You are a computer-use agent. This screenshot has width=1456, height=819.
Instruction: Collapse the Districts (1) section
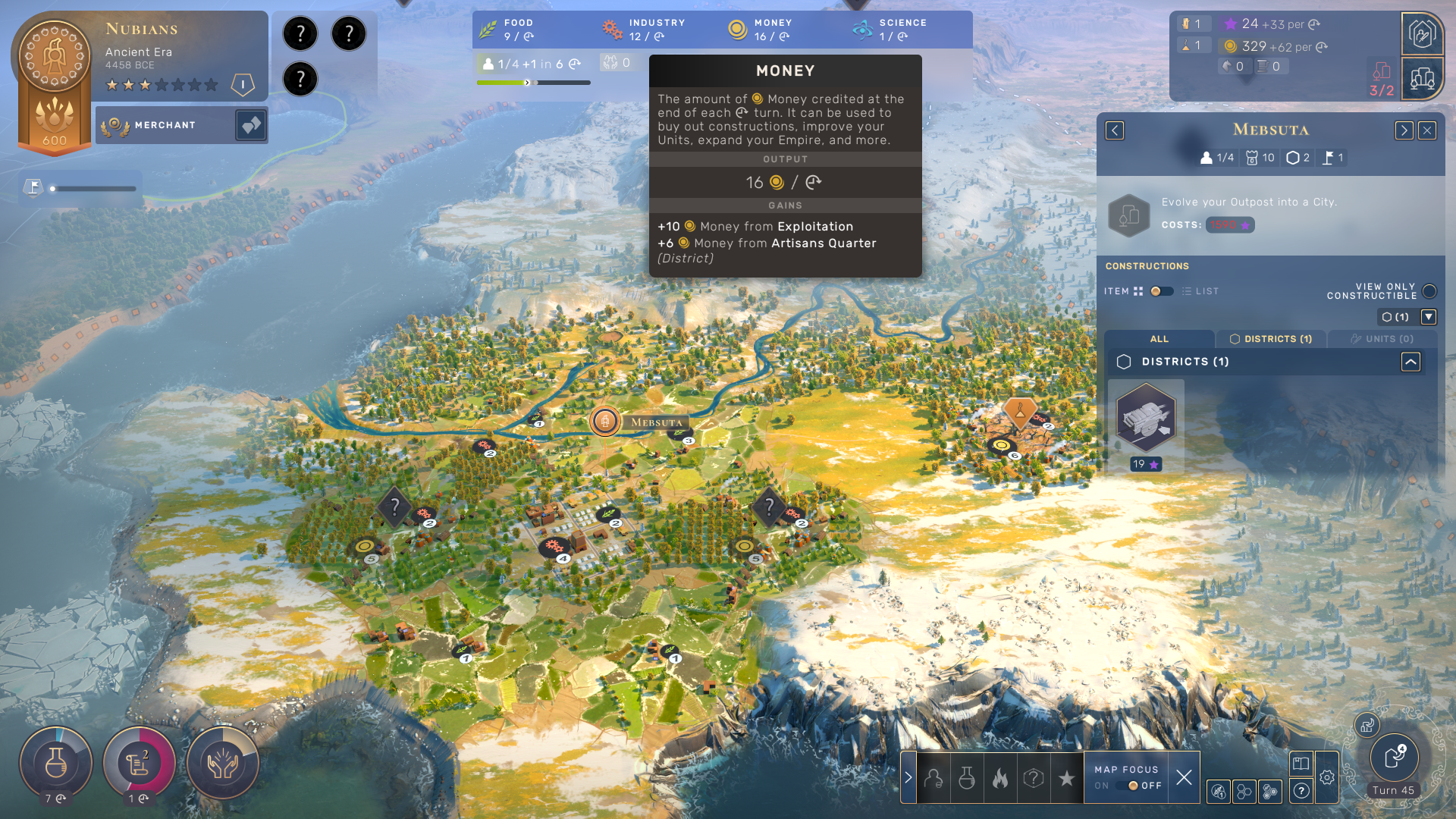(x=1410, y=362)
